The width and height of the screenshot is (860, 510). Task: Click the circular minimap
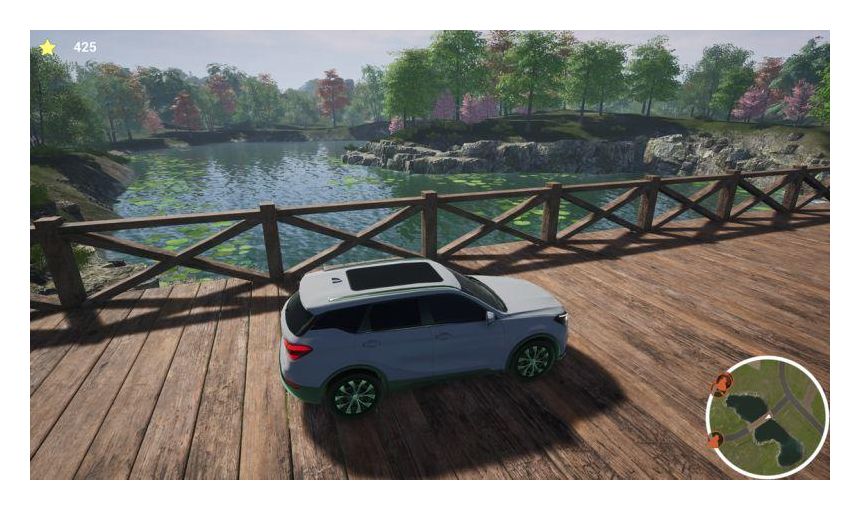(767, 417)
